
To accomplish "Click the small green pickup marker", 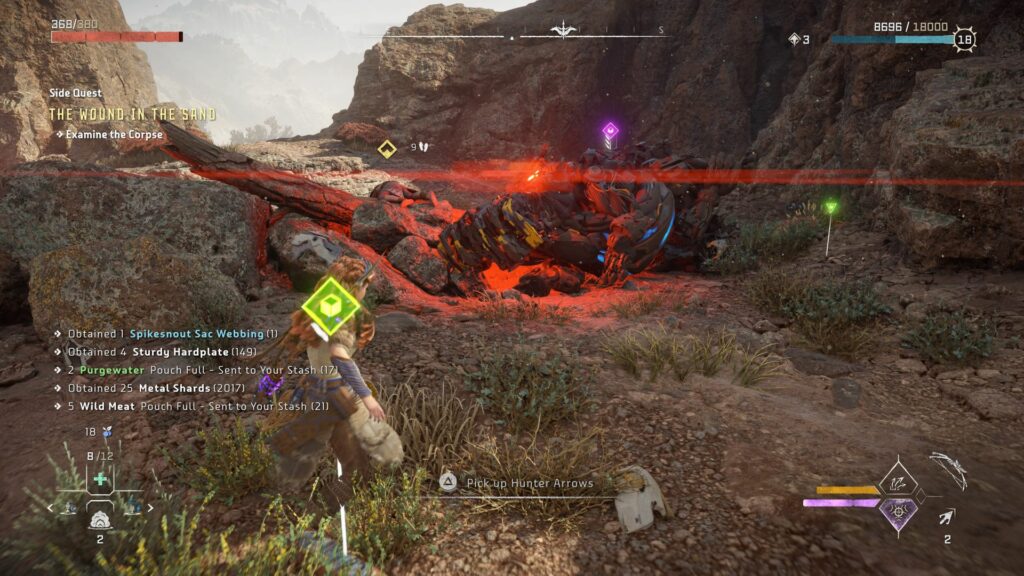I will [x=830, y=207].
